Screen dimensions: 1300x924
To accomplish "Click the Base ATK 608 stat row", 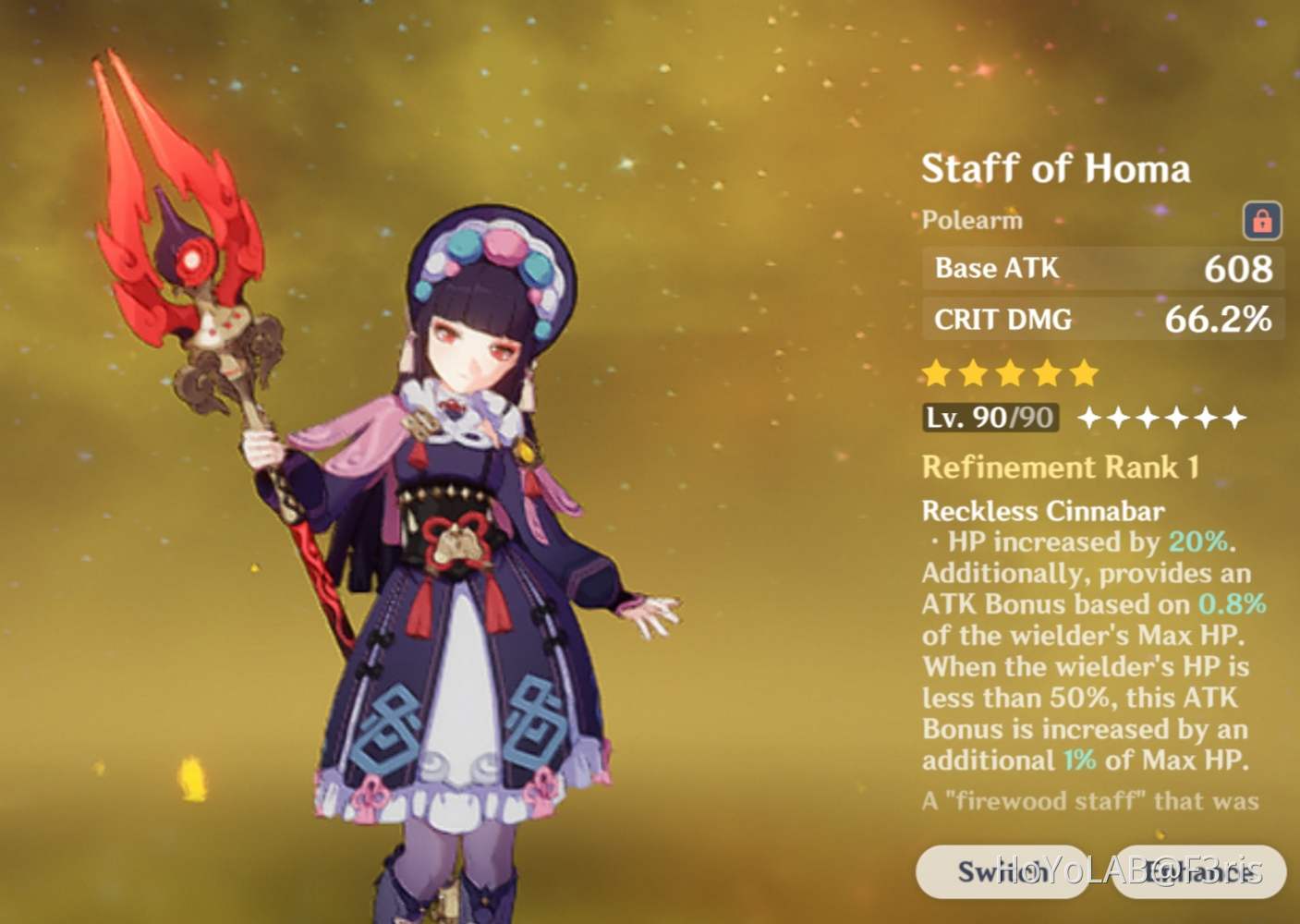I will coord(1104,269).
